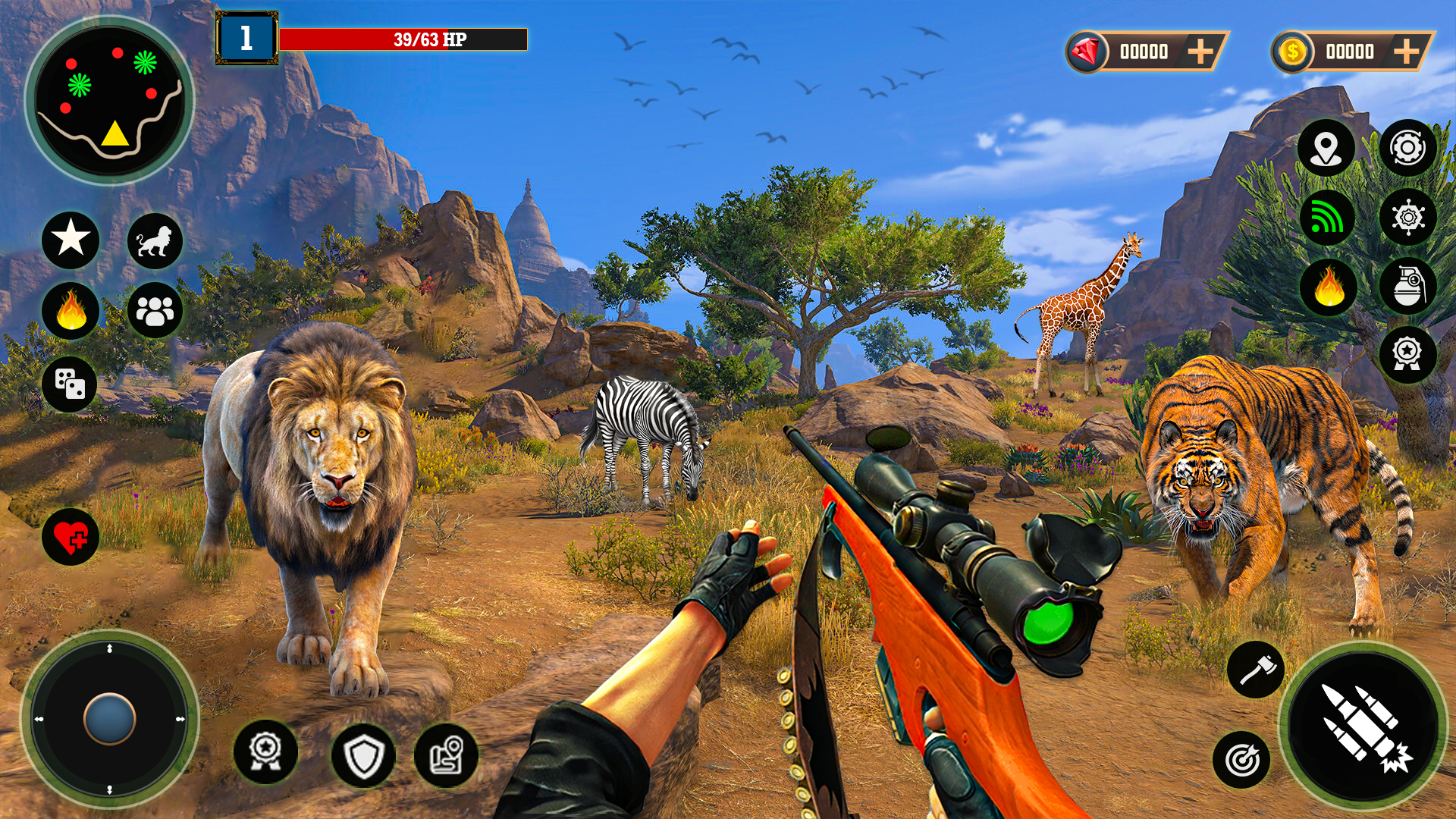Click the medal badge left of the shield
Image resolution: width=1456 pixels, height=819 pixels.
[265, 751]
